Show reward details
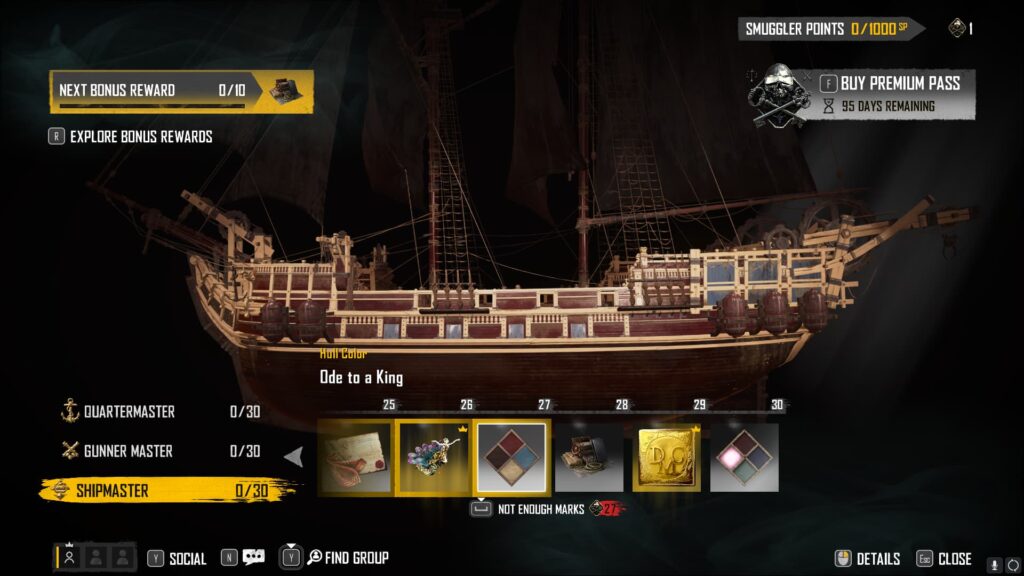The width and height of the screenshot is (1024, 576). click(x=867, y=559)
